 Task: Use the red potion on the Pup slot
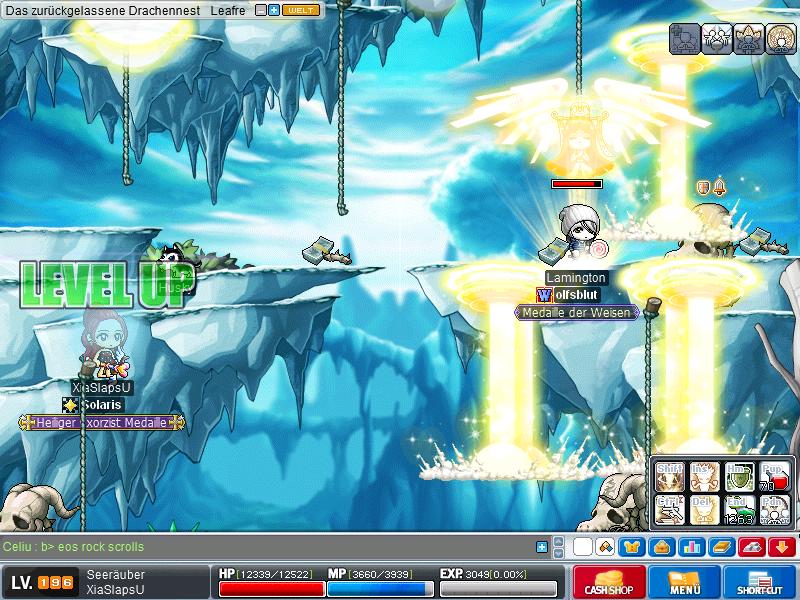coord(774,476)
